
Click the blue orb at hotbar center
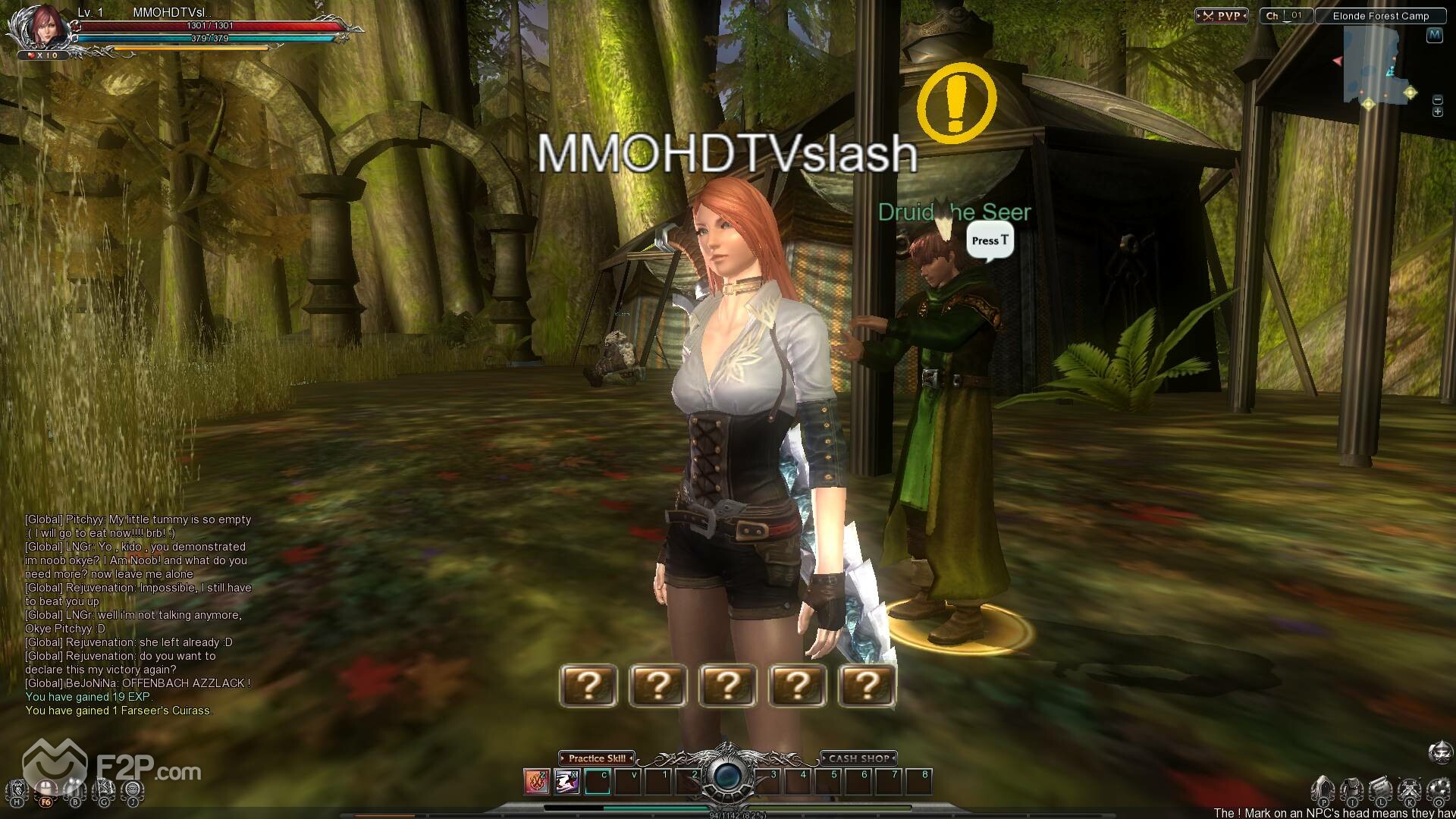(x=727, y=777)
